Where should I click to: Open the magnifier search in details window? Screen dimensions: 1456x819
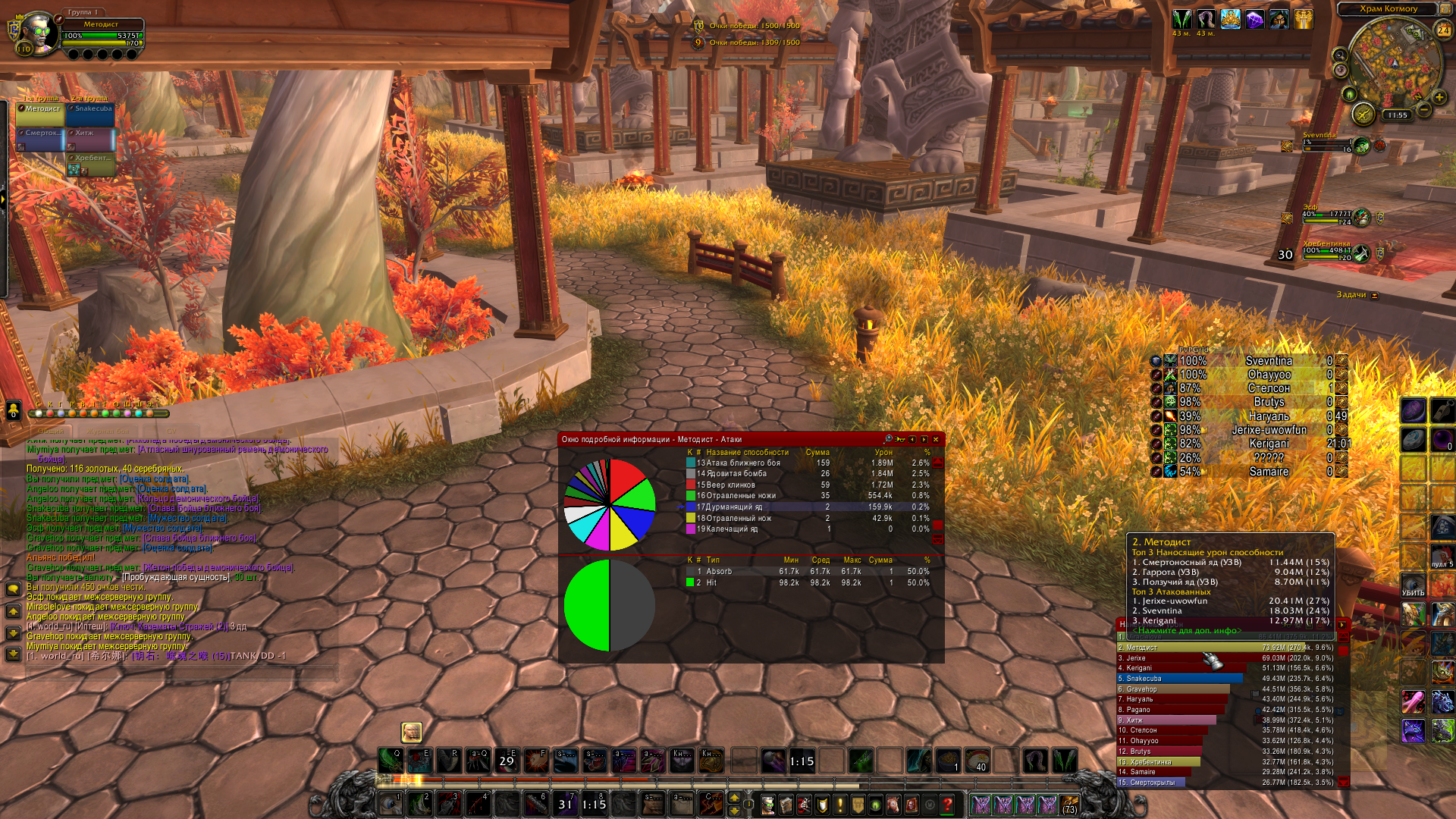point(889,439)
